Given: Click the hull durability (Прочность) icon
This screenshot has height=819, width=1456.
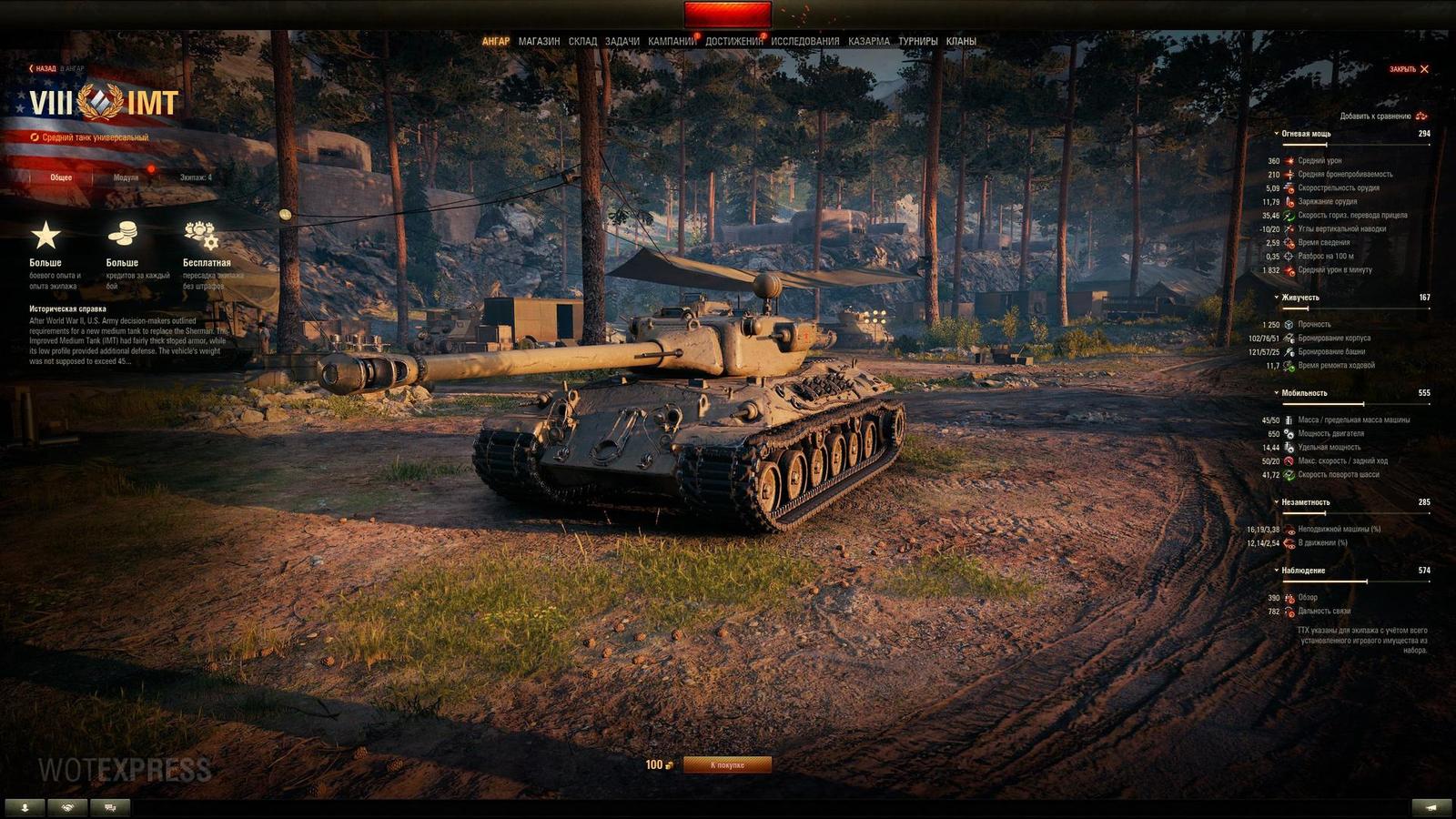Looking at the screenshot, I should [1289, 324].
